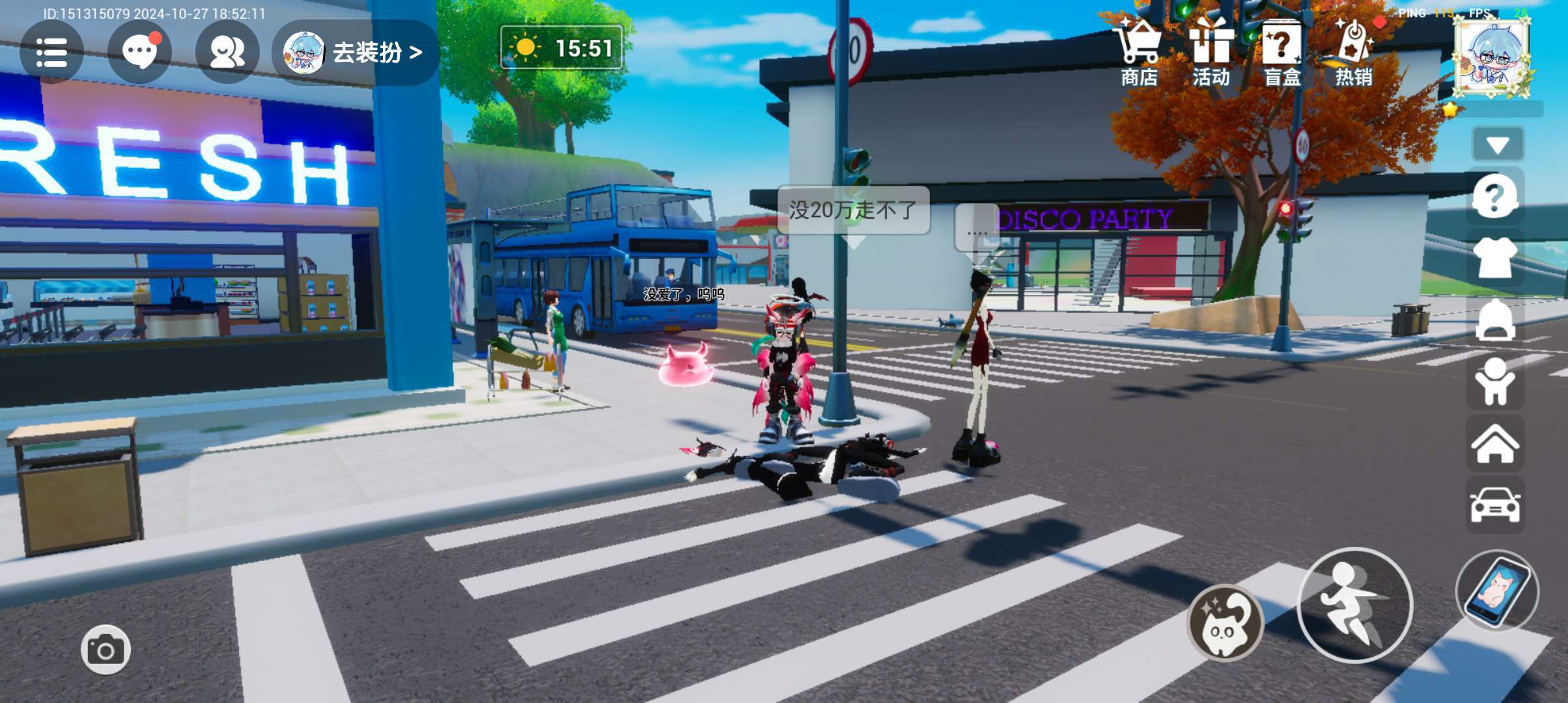Screen dimensions: 1568x703
Task: Tap the 去装扮 dress-up button
Action: click(356, 53)
